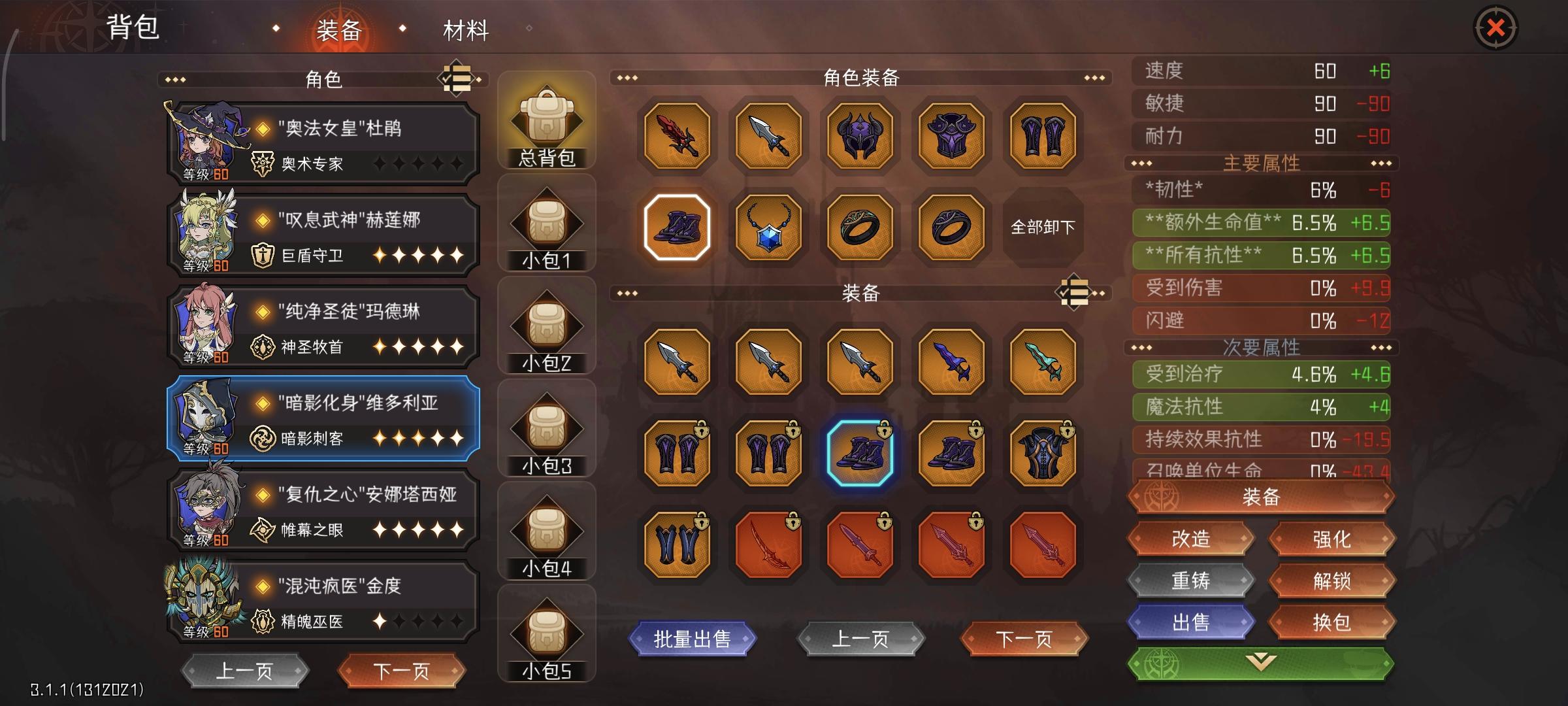Select the equipped boots in the character equipment slots
Image resolution: width=1568 pixels, height=706 pixels.
pos(678,227)
